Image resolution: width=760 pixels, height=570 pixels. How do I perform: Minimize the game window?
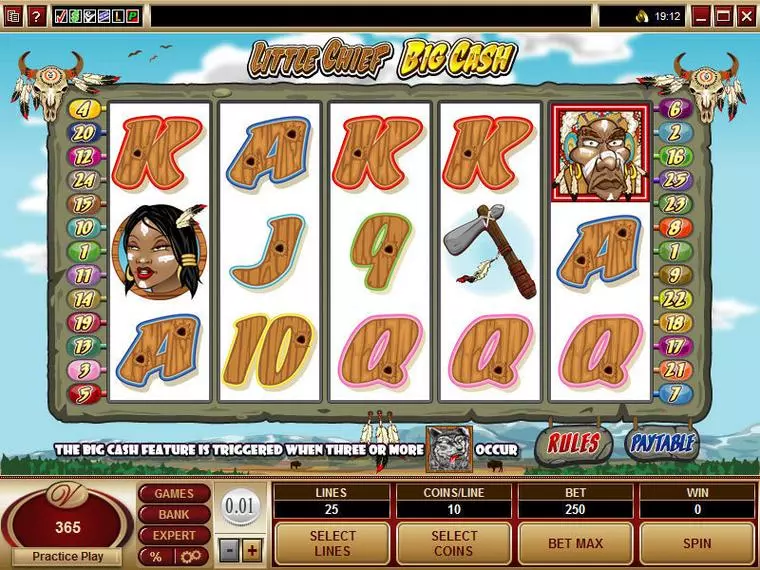click(702, 15)
